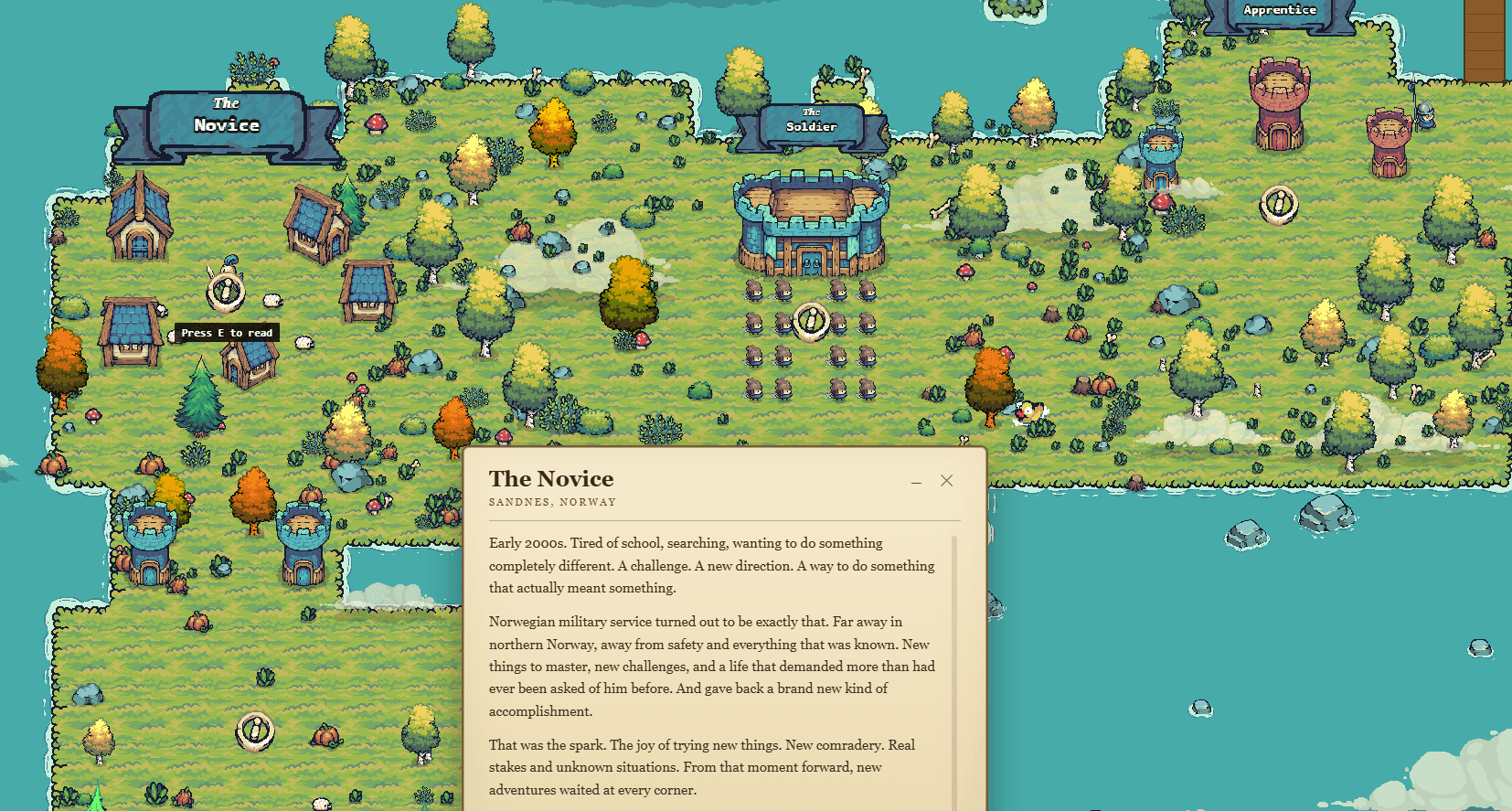Close the Novice story panel
Screen dimensions: 1512x811
click(x=946, y=480)
